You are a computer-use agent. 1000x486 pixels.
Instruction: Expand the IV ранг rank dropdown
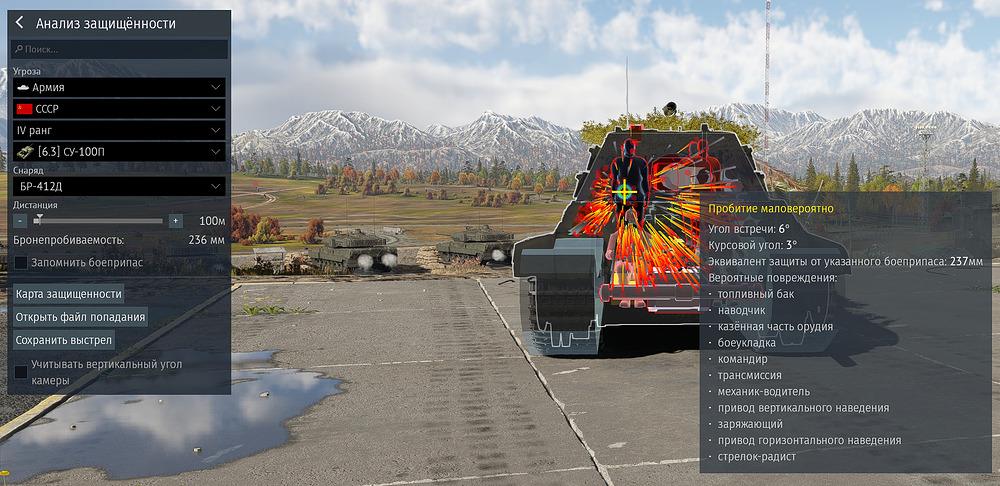[x=119, y=130]
